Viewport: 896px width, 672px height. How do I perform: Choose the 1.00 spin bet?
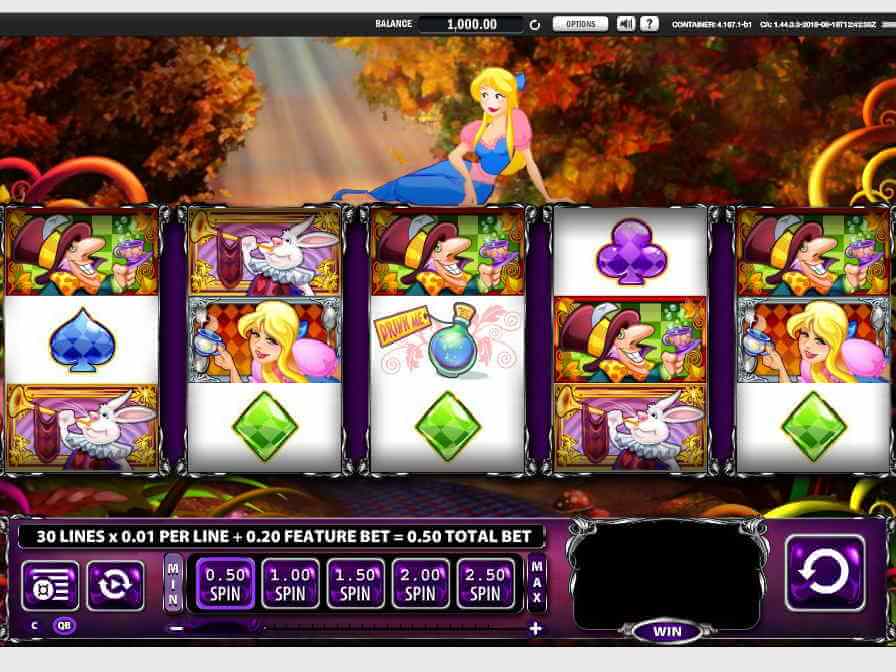pyautogui.click(x=290, y=583)
